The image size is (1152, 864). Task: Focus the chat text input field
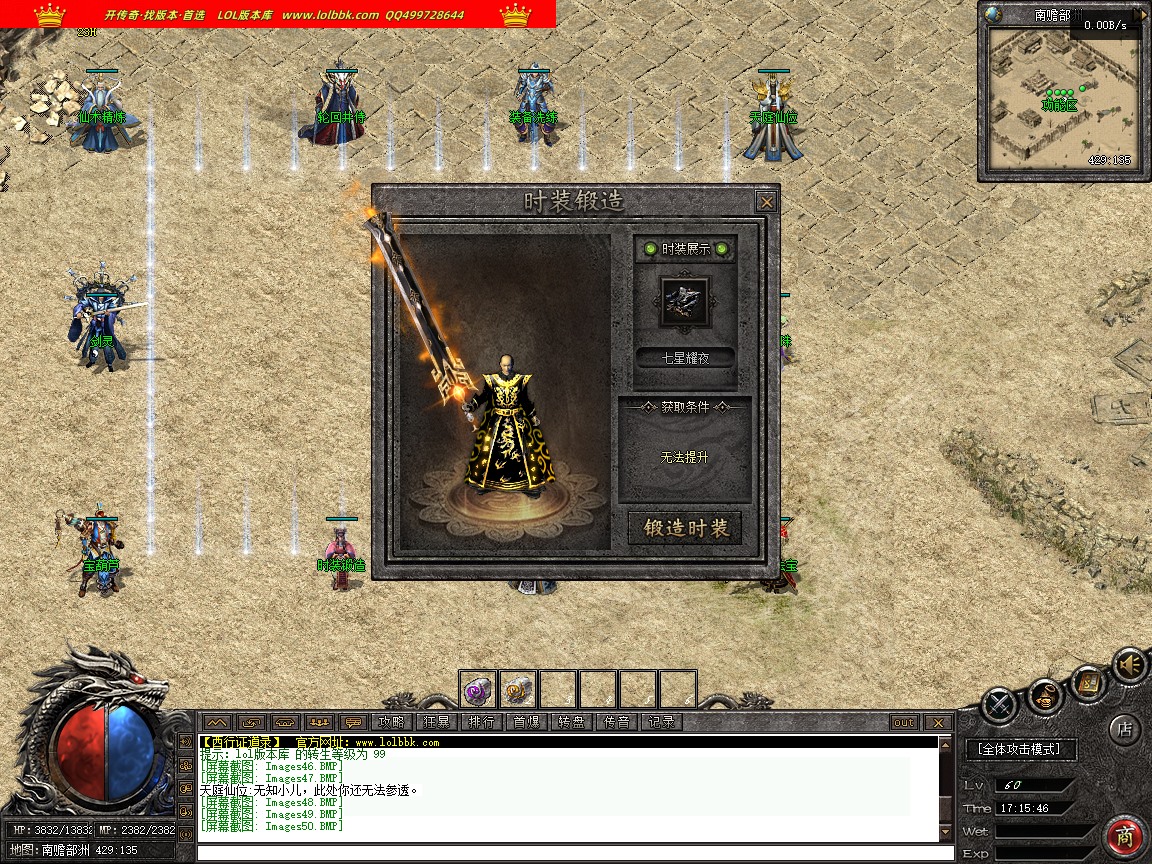click(x=570, y=853)
